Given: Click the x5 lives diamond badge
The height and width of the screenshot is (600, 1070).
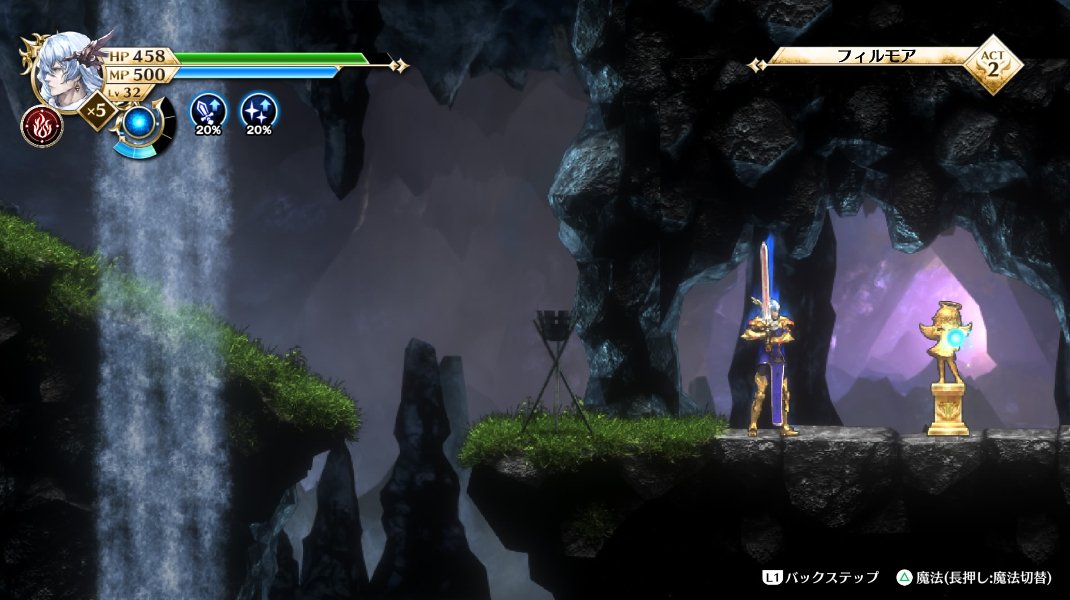Looking at the screenshot, I should [96, 110].
